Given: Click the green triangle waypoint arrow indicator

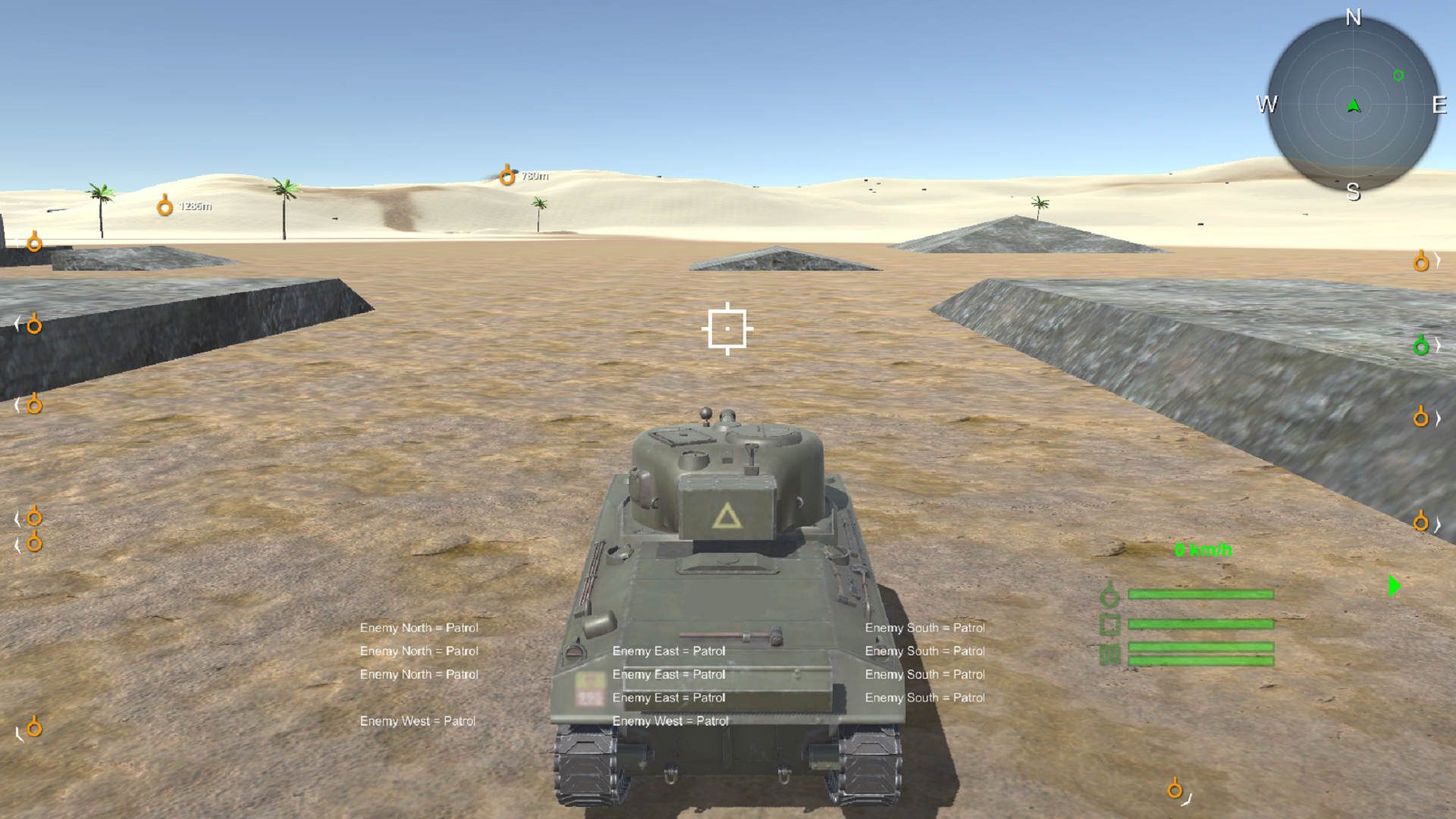Looking at the screenshot, I should coord(1394,585).
